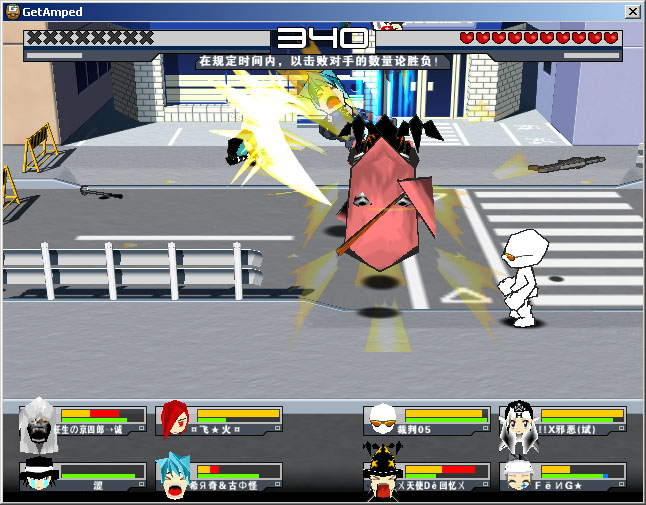This screenshot has height=505, width=646.
Task: Choose the silver long-haired 邪恶 player portrait
Action: [516, 420]
